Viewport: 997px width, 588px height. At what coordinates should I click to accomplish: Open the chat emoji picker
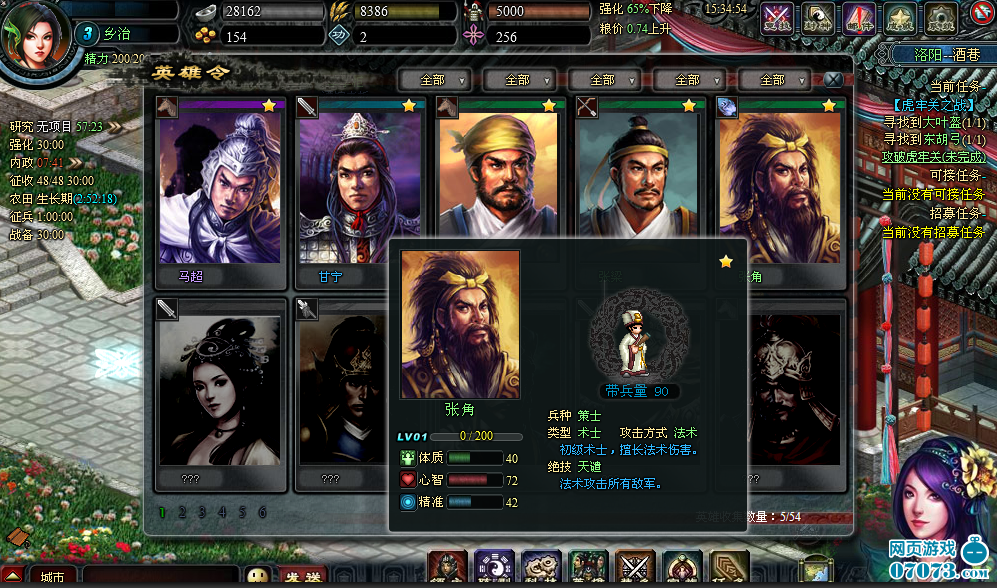258,577
